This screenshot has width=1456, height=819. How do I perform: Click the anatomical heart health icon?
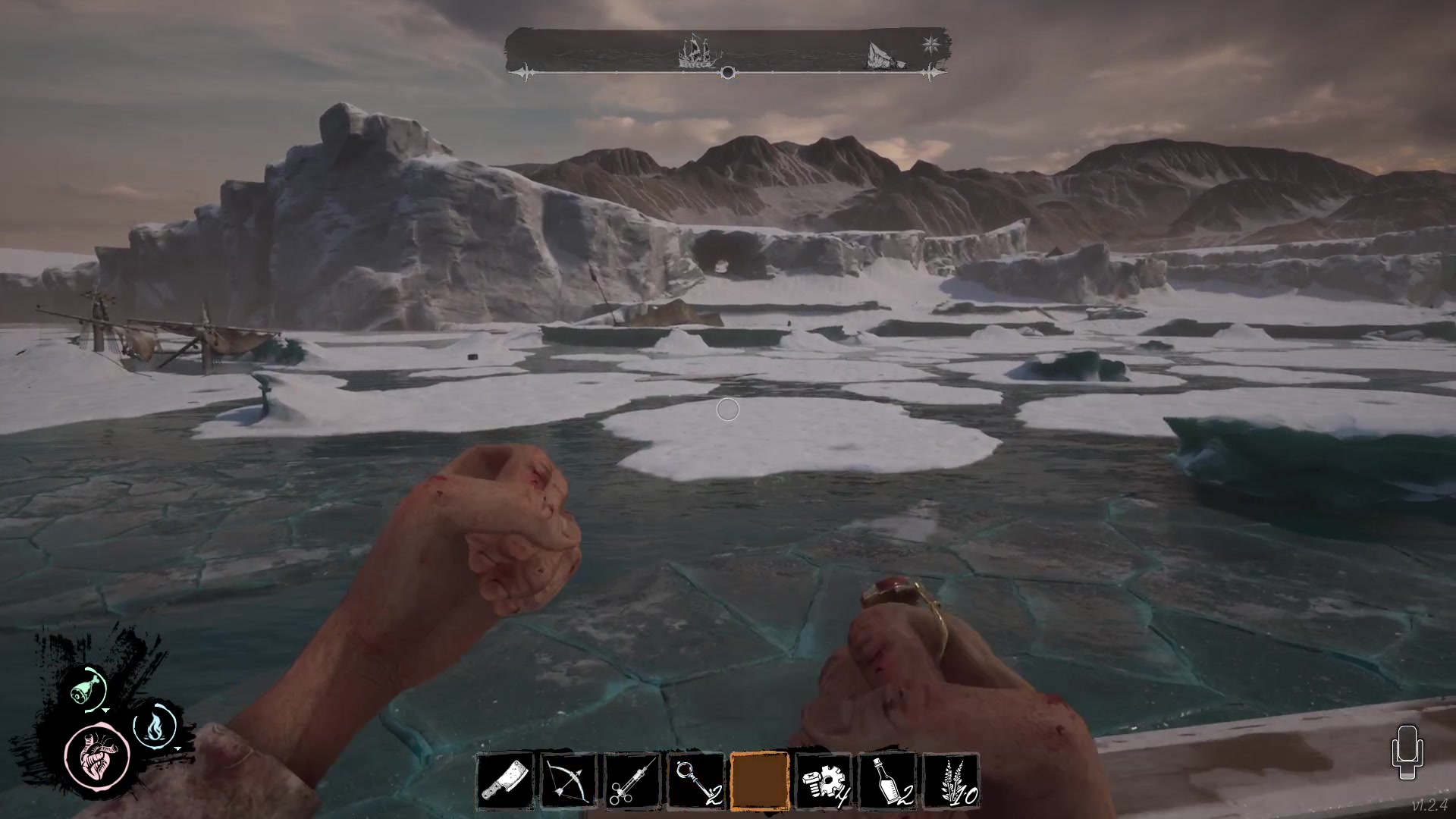click(x=98, y=755)
